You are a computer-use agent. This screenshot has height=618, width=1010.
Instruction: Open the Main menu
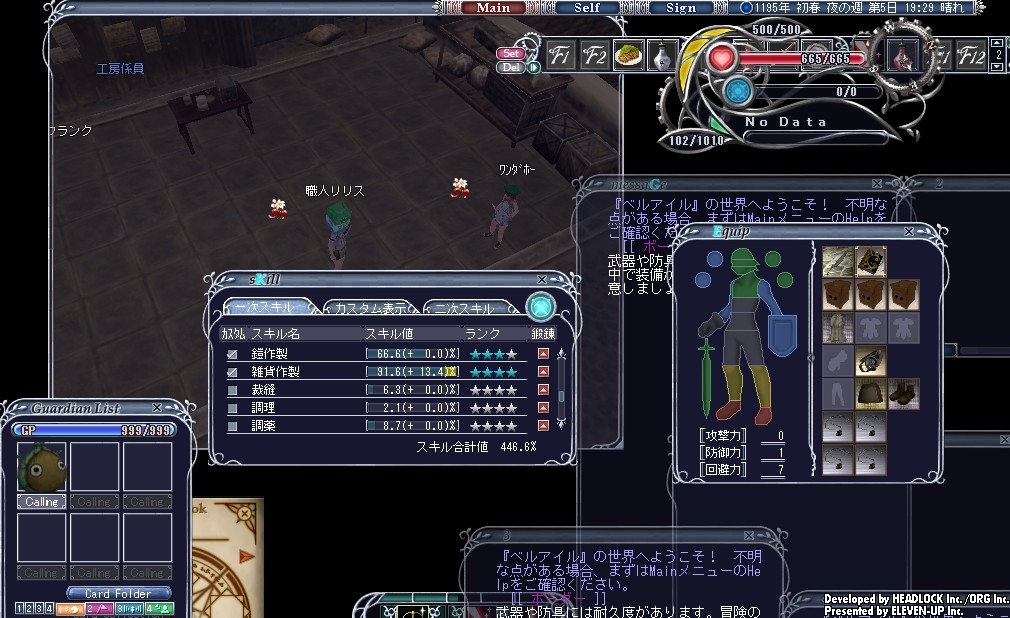tap(493, 8)
